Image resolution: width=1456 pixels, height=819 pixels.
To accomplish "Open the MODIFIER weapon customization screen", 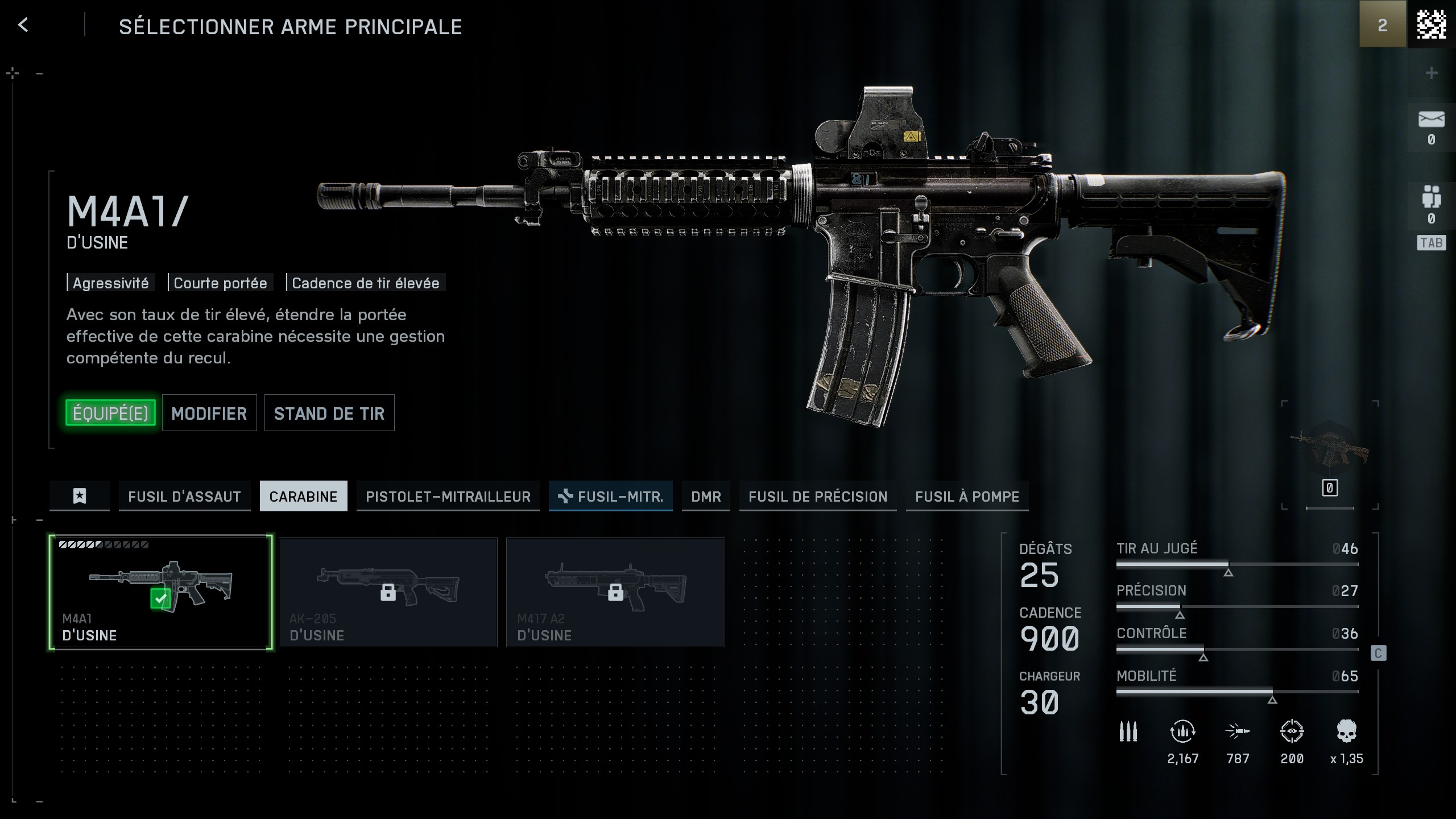I will (209, 413).
